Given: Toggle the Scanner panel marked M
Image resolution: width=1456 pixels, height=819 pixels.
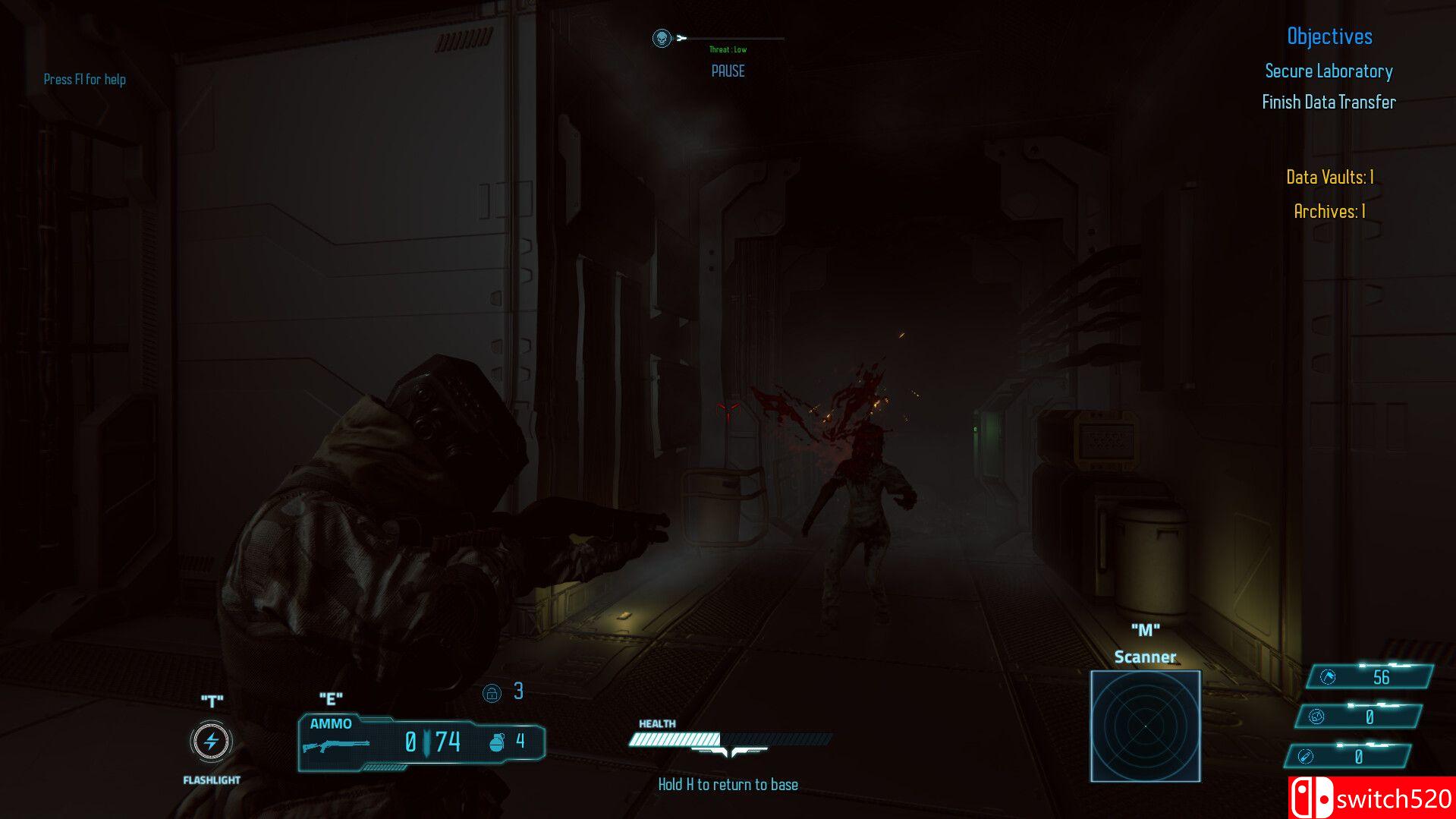Looking at the screenshot, I should (1146, 628).
